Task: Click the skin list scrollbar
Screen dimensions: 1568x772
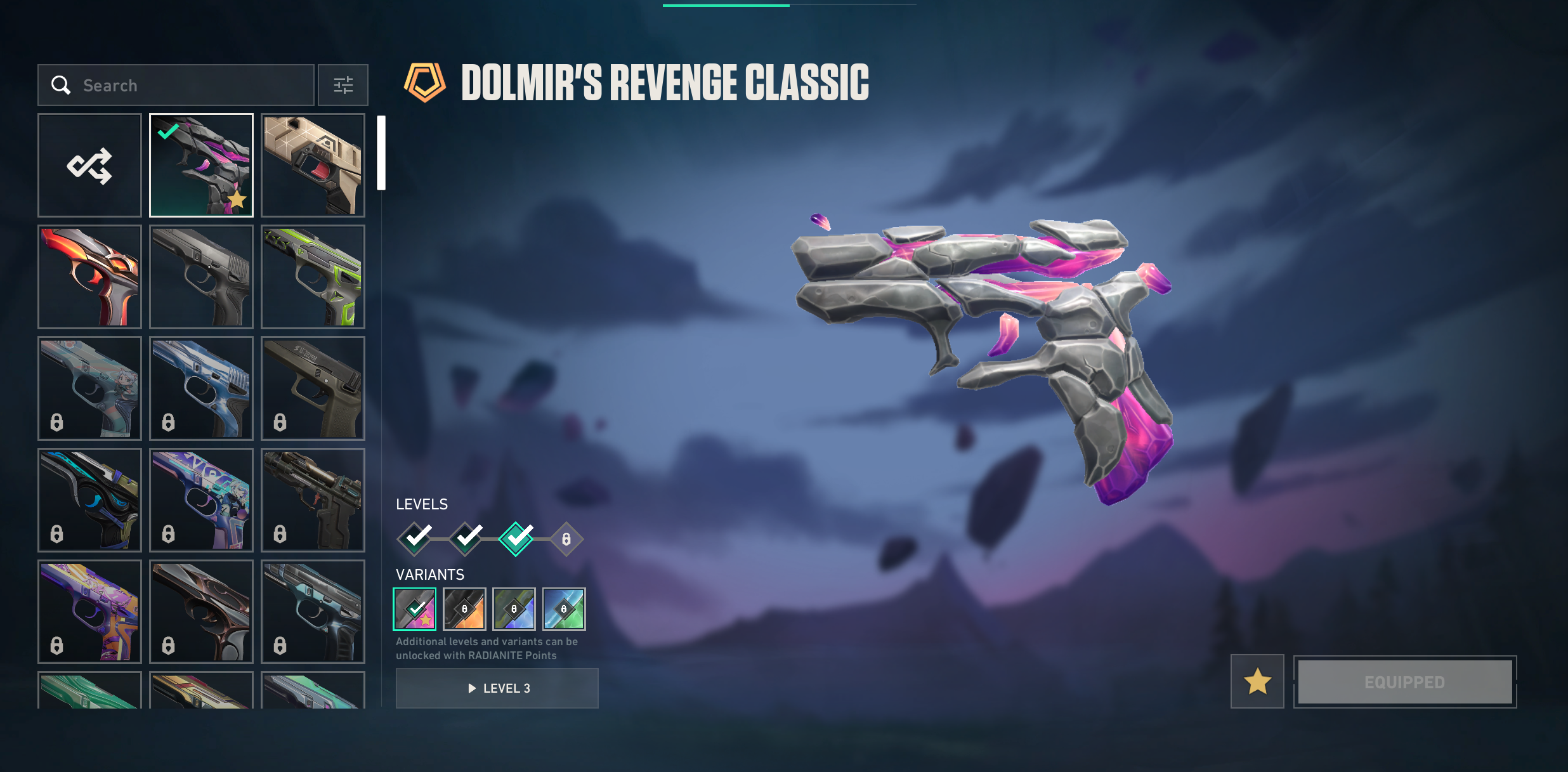Action: [x=381, y=153]
